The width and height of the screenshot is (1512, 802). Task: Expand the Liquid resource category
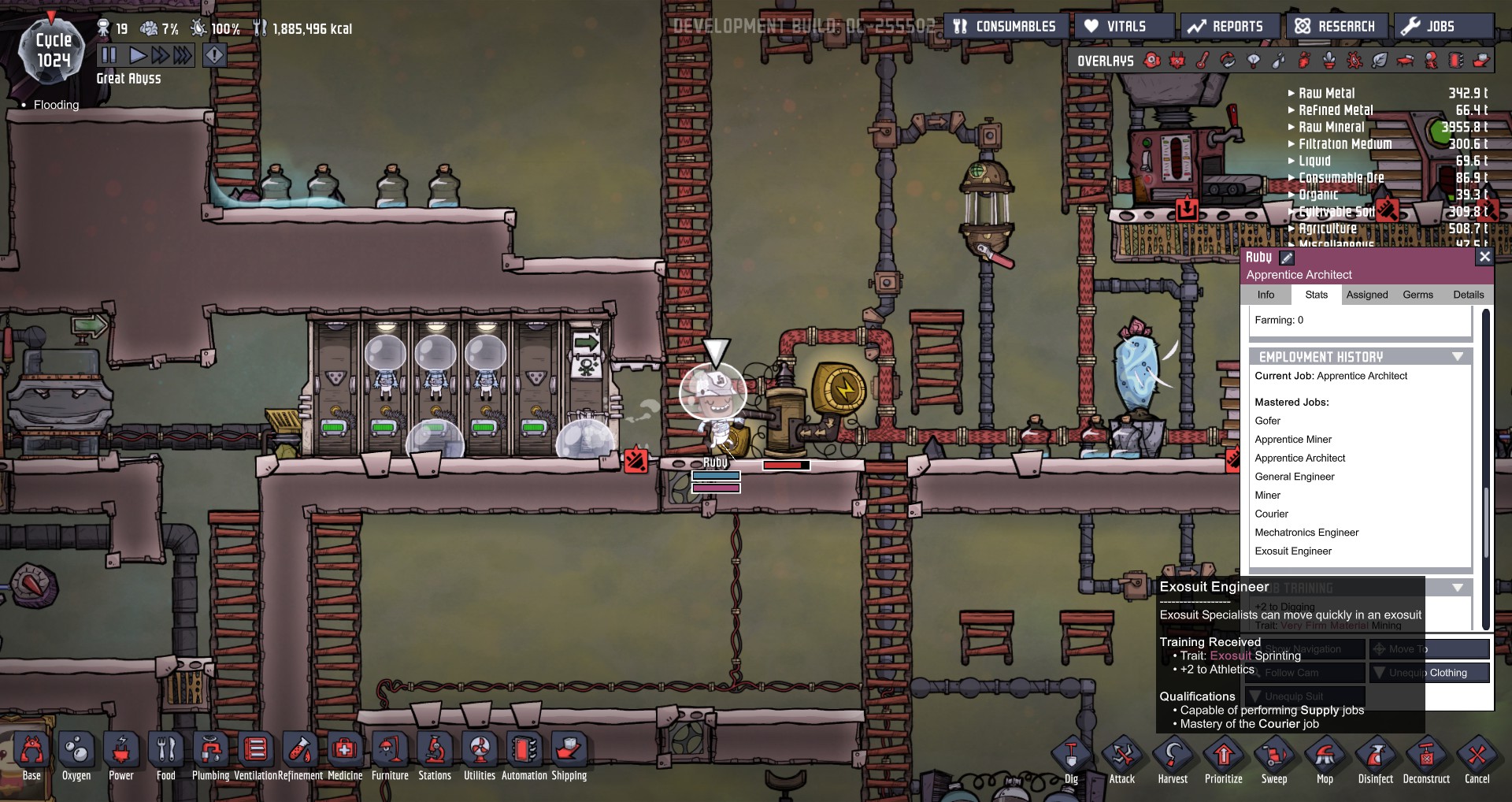point(1291,161)
